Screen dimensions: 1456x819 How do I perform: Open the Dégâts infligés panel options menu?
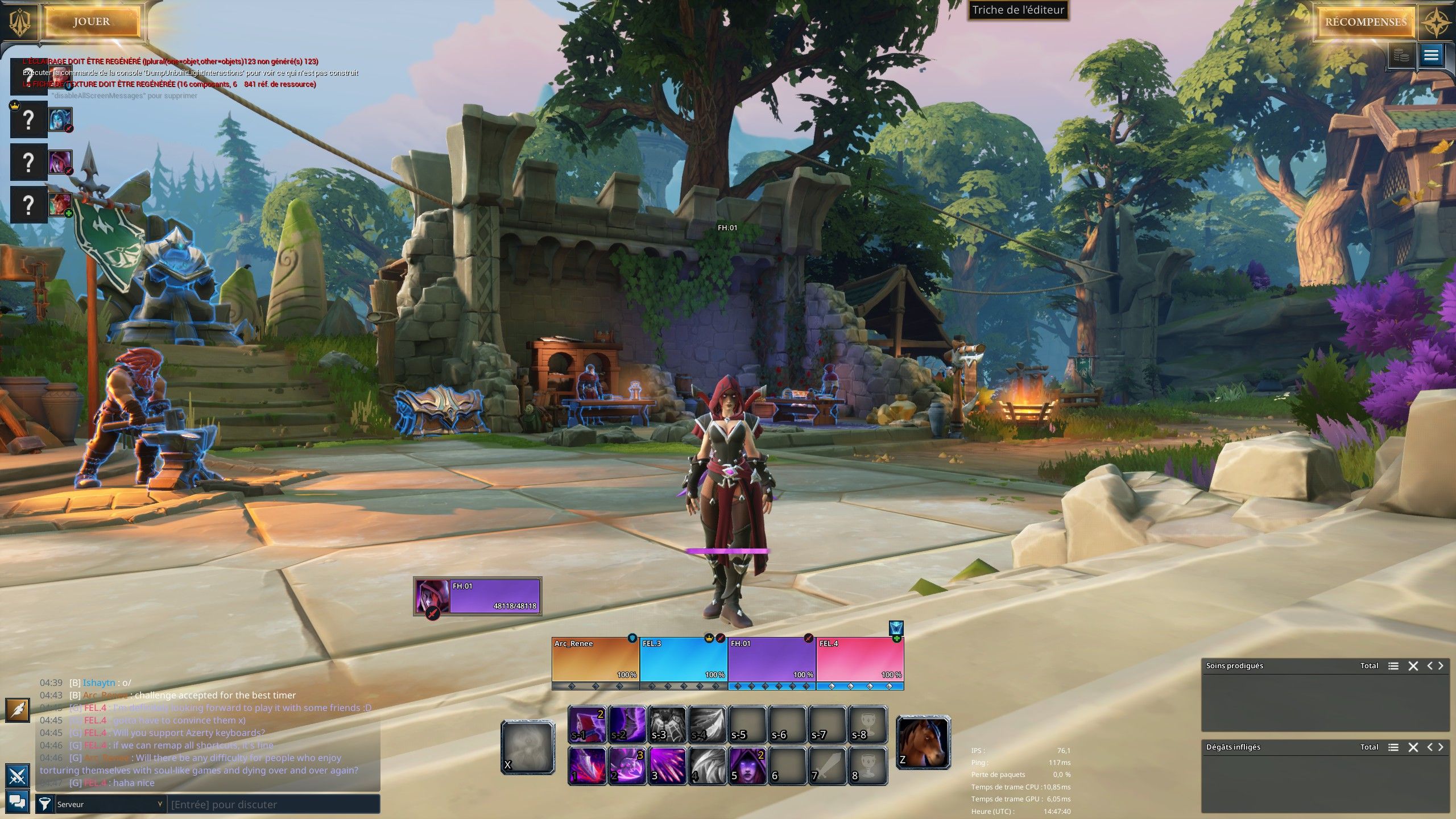click(1393, 747)
